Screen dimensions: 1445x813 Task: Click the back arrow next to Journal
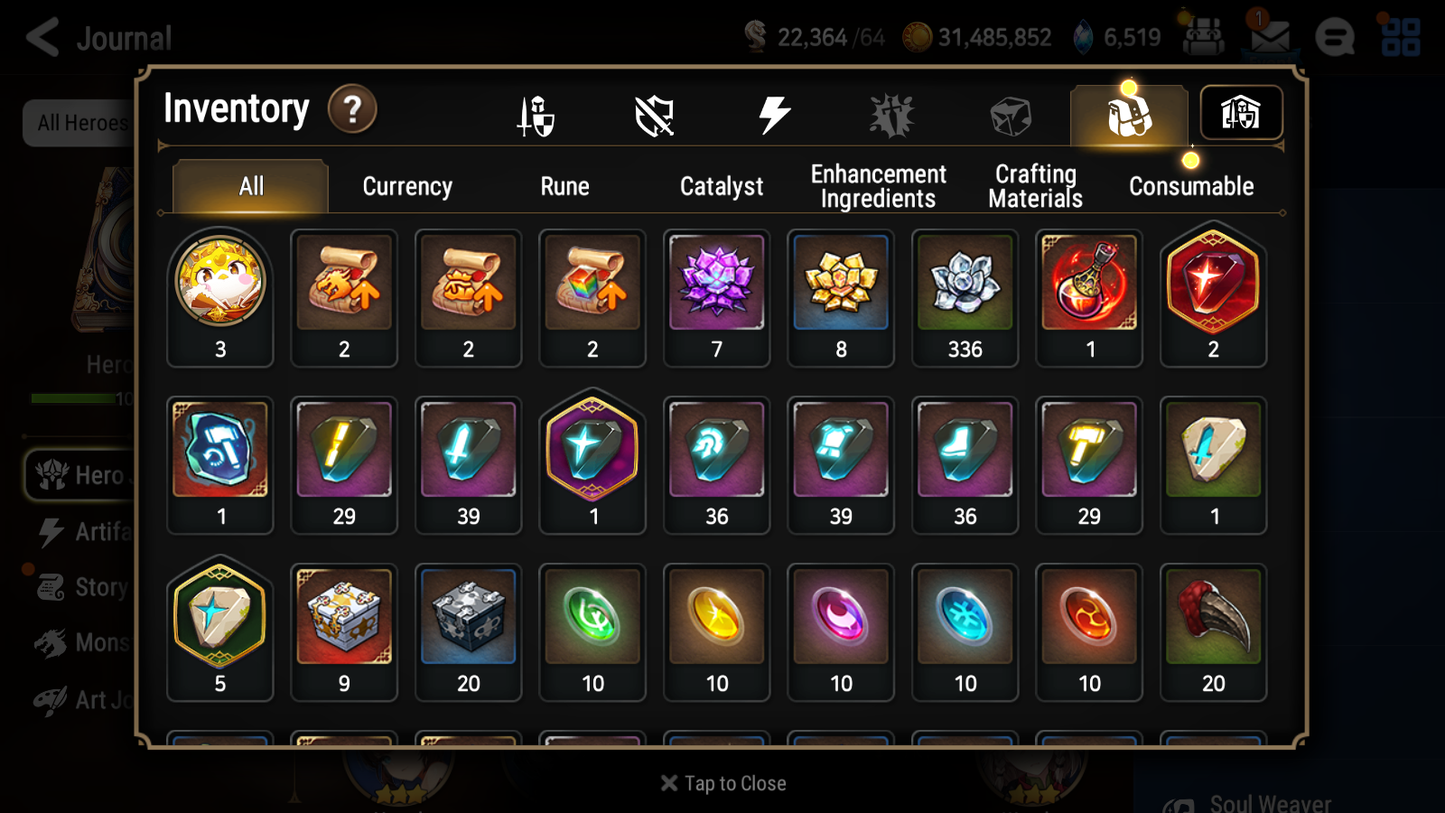coord(42,37)
